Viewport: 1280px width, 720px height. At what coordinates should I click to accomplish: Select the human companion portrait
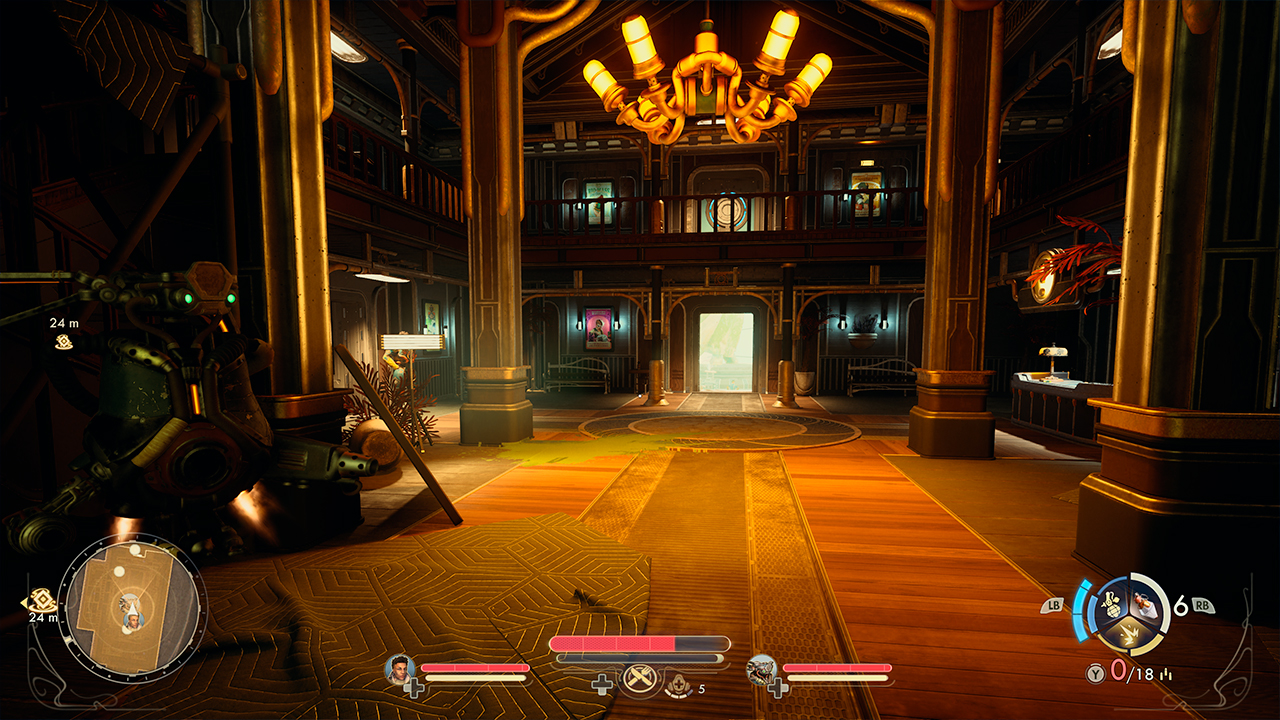[x=399, y=667]
